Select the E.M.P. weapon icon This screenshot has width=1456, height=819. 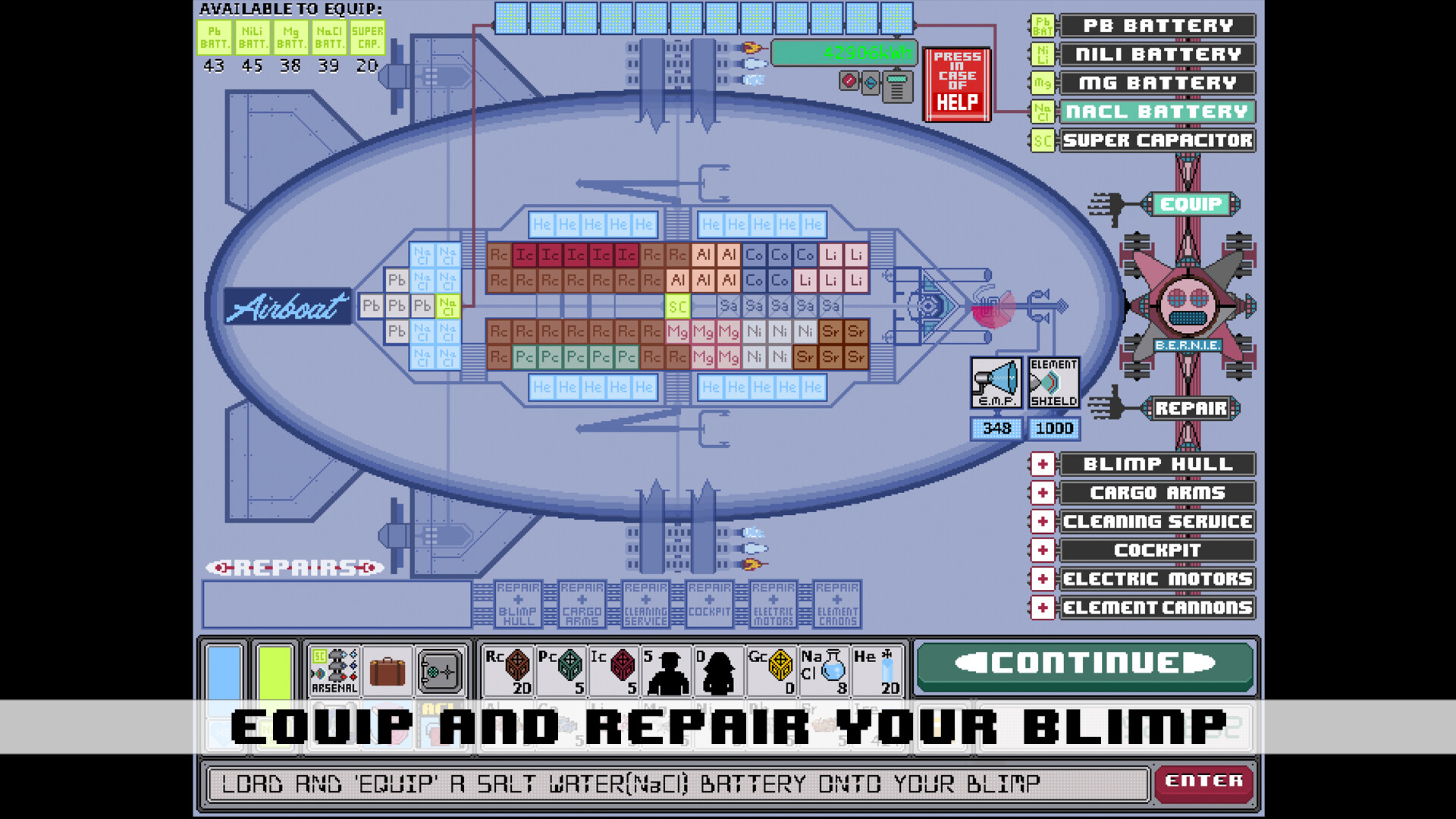point(996,383)
